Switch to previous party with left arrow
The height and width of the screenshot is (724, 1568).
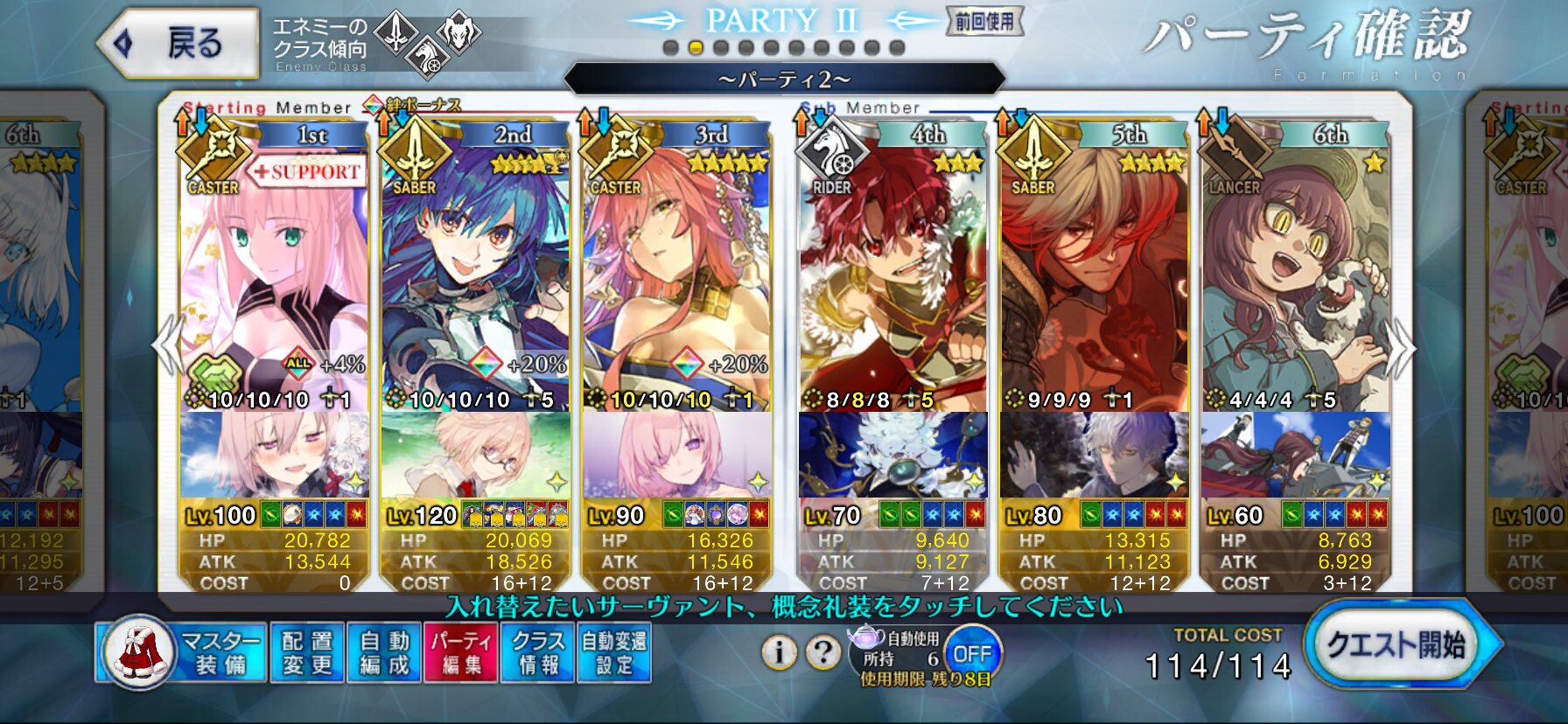click(166, 347)
